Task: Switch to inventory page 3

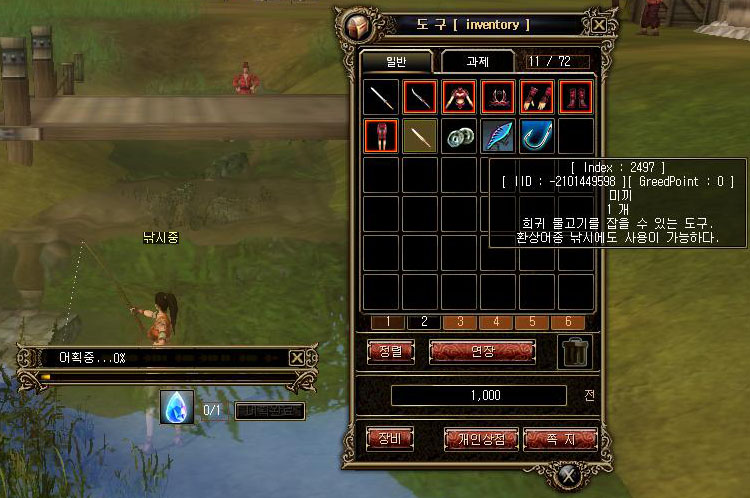Action: pos(459,322)
